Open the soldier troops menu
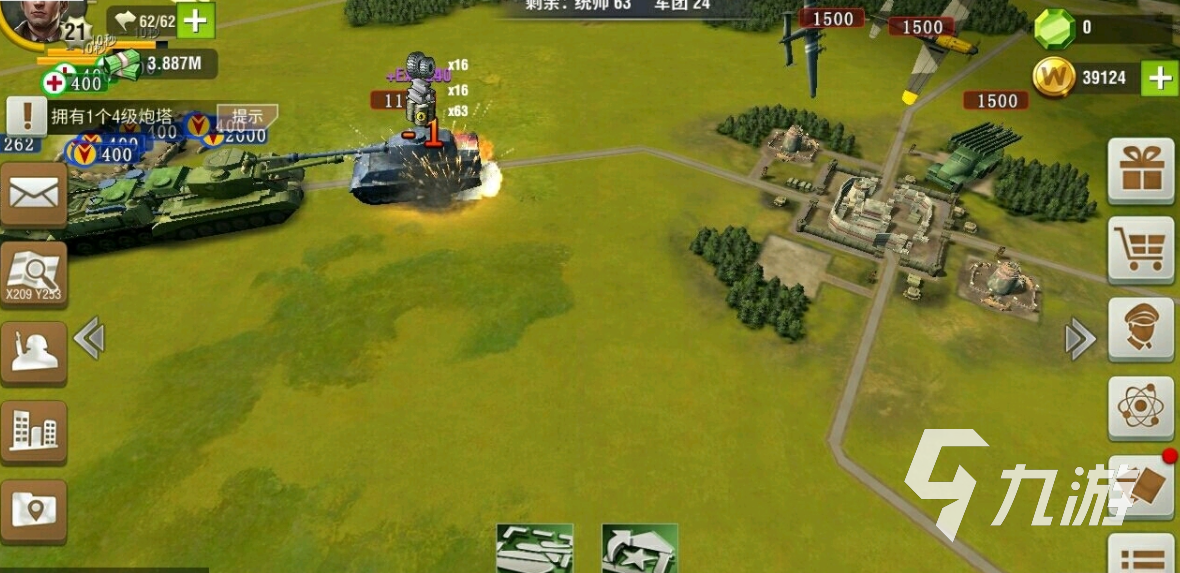 click(x=33, y=352)
